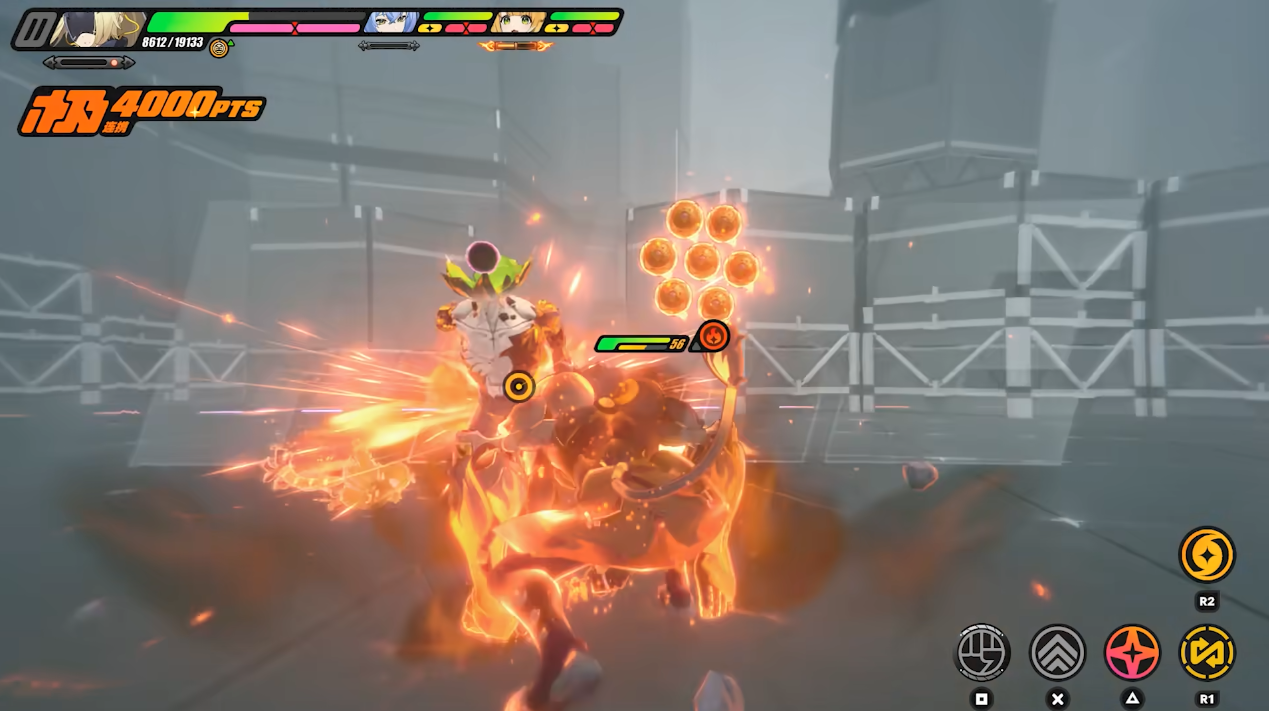1269x711 pixels.
Task: Pause the game with the top-left pause button
Action: [x=32, y=29]
